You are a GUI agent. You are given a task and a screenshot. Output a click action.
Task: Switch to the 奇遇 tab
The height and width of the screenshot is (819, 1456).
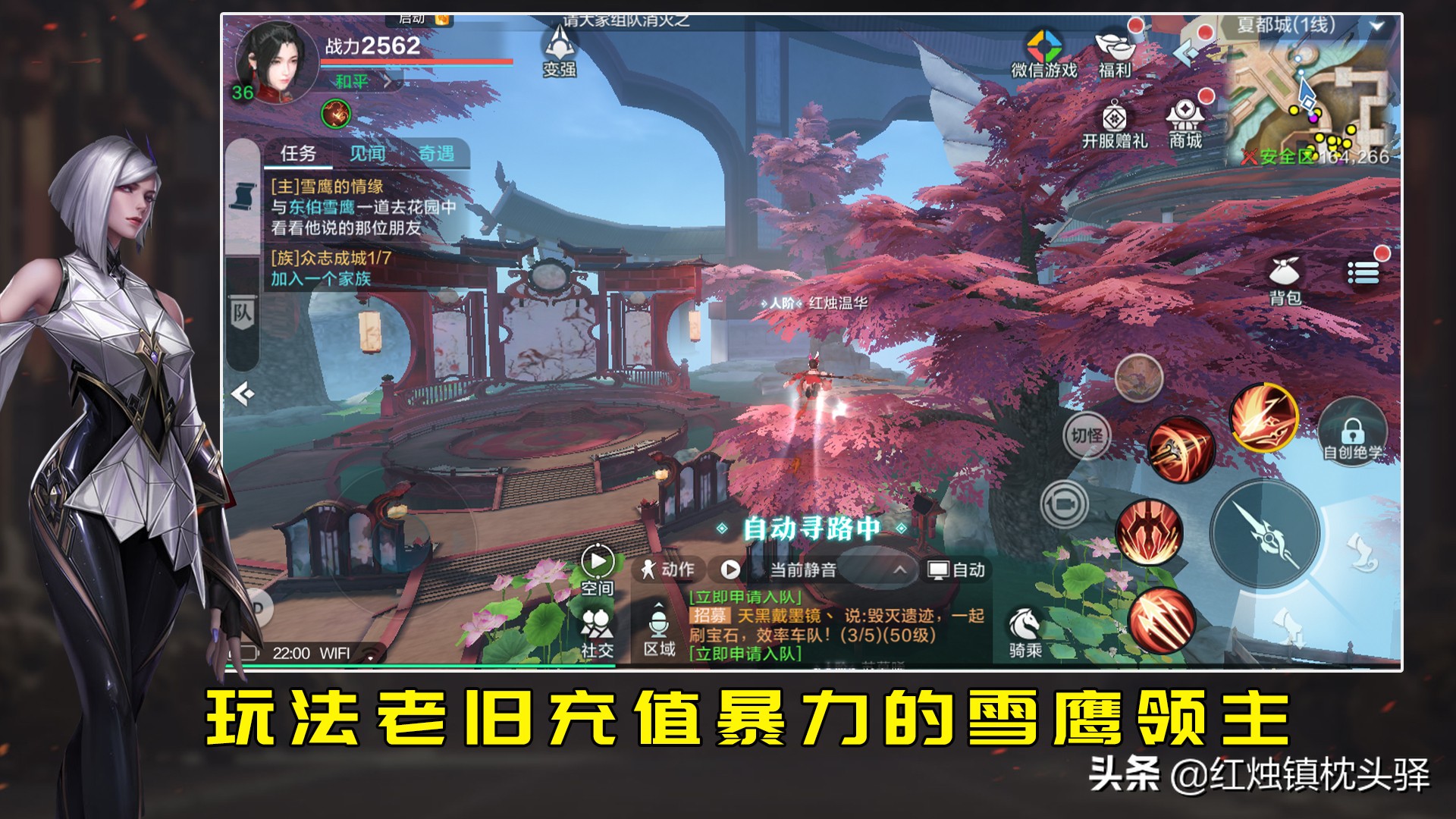[x=438, y=152]
